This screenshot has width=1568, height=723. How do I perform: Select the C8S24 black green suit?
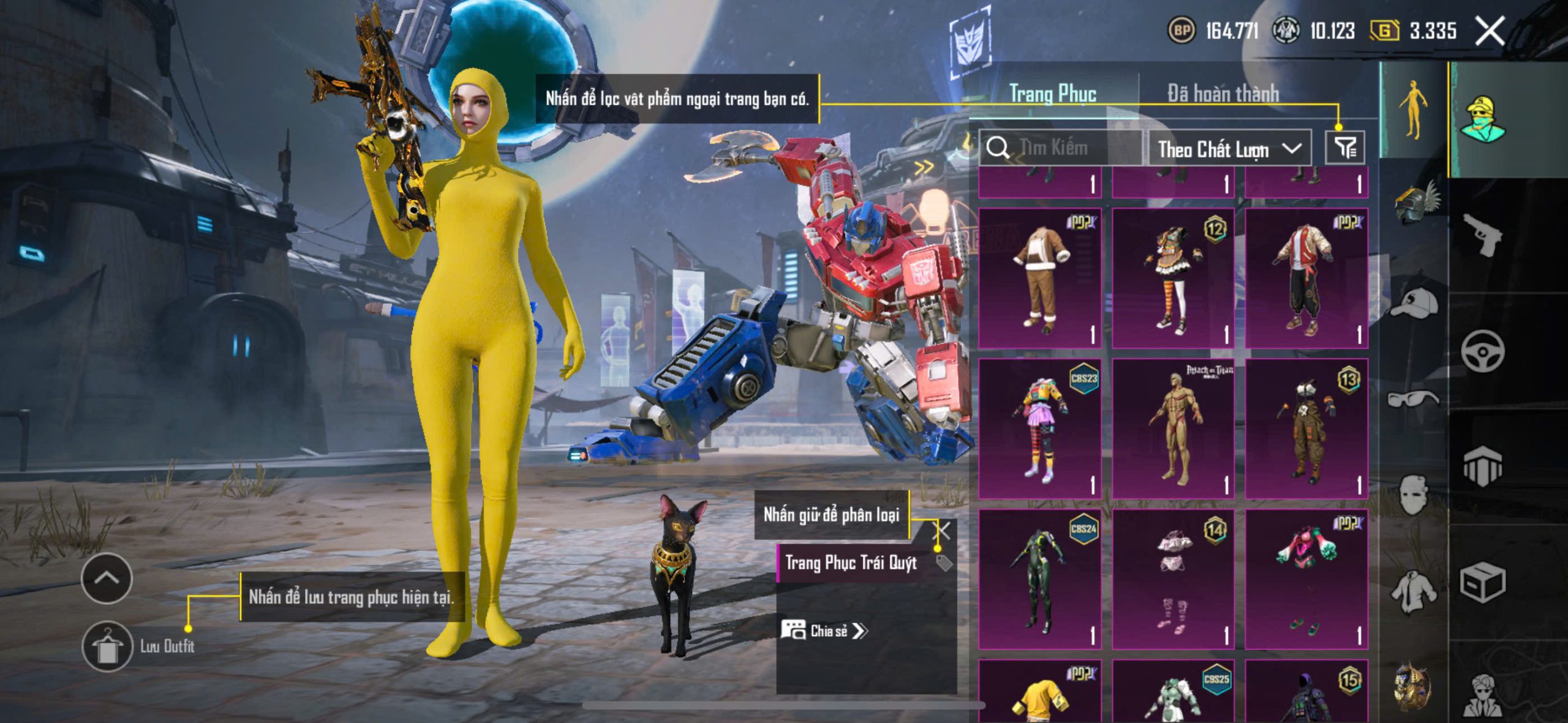pyautogui.click(x=1040, y=579)
